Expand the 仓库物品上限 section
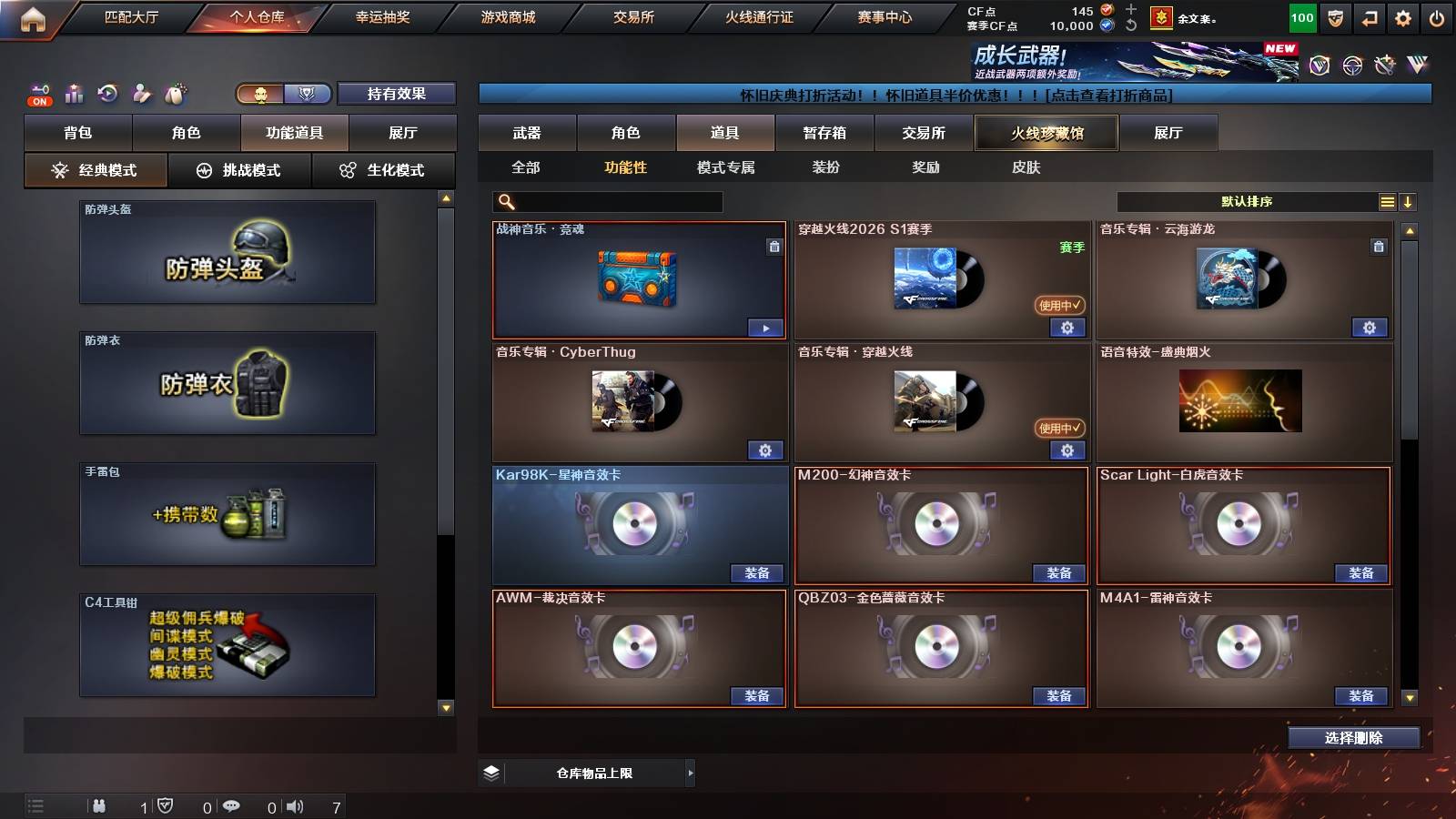The image size is (1456, 819). click(x=690, y=772)
